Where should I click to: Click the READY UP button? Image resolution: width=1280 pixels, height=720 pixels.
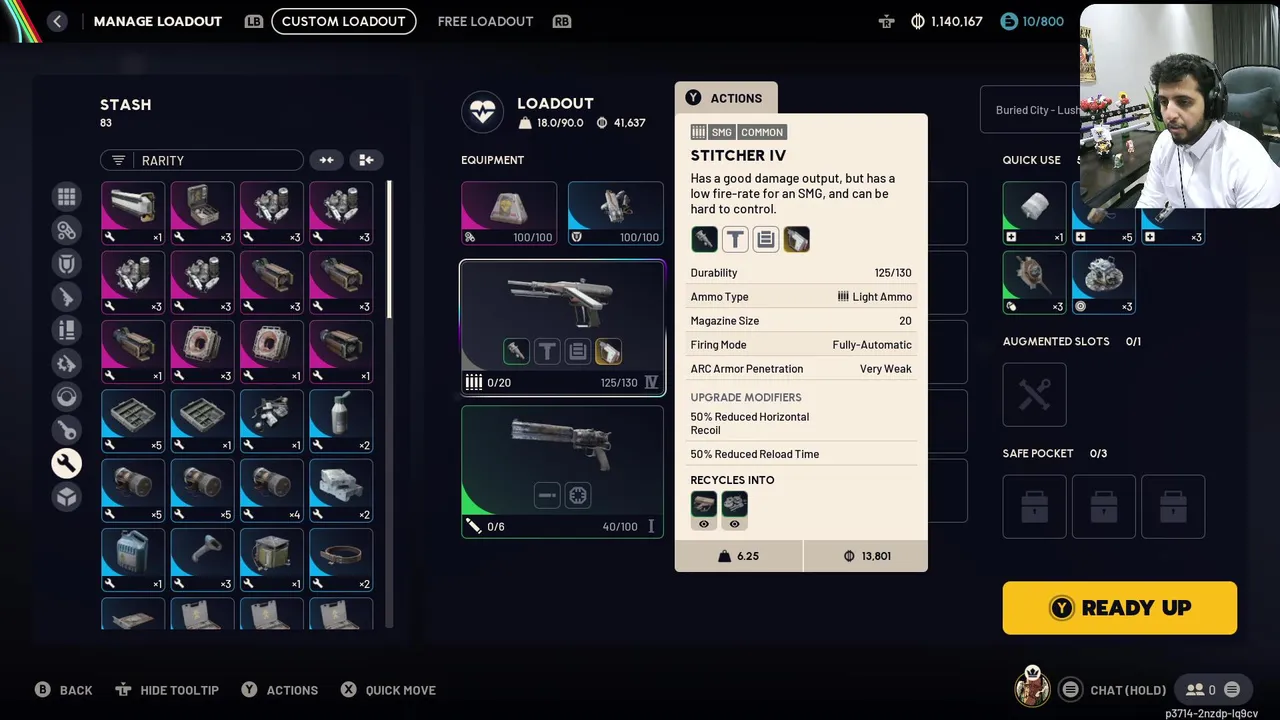click(1119, 608)
